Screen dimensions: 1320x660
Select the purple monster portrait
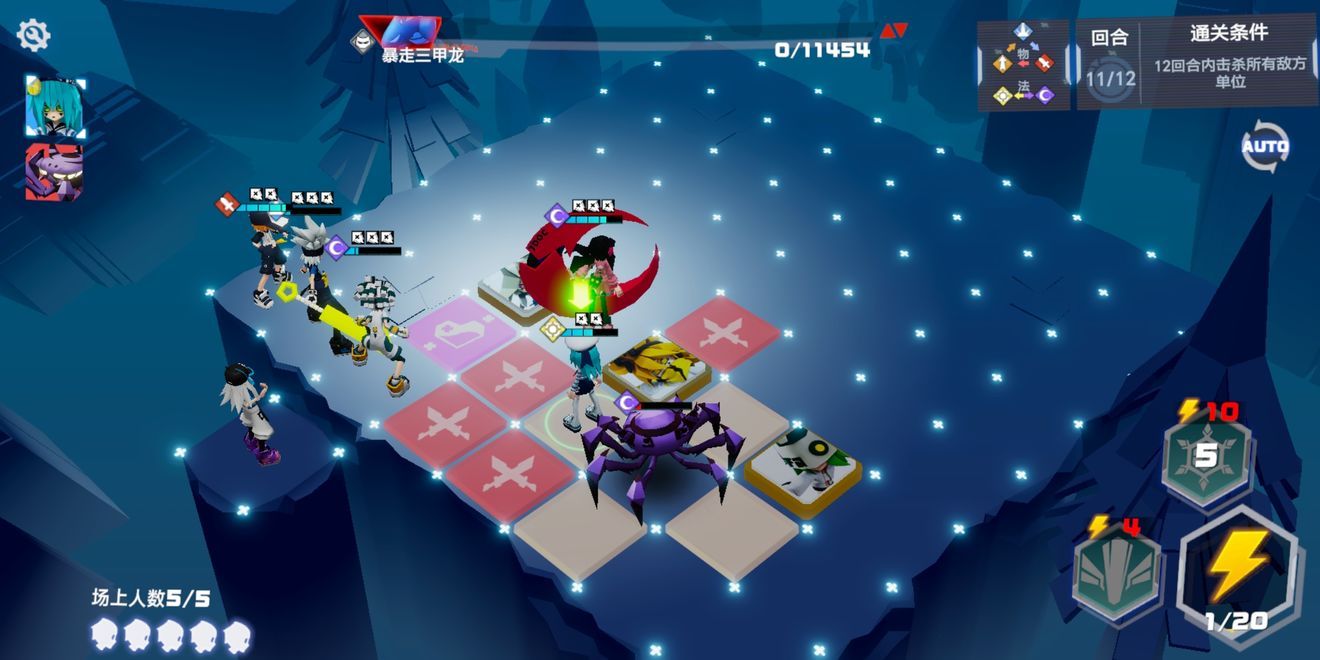(54, 172)
